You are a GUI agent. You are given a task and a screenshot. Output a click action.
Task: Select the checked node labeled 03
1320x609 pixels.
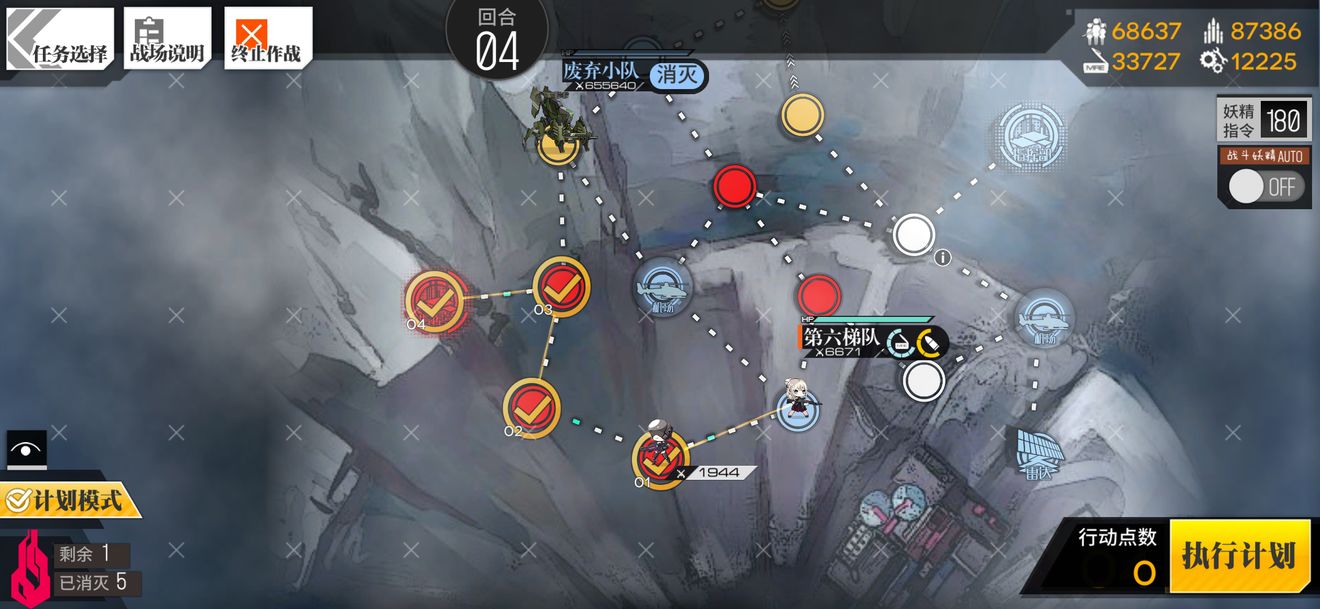tap(562, 287)
